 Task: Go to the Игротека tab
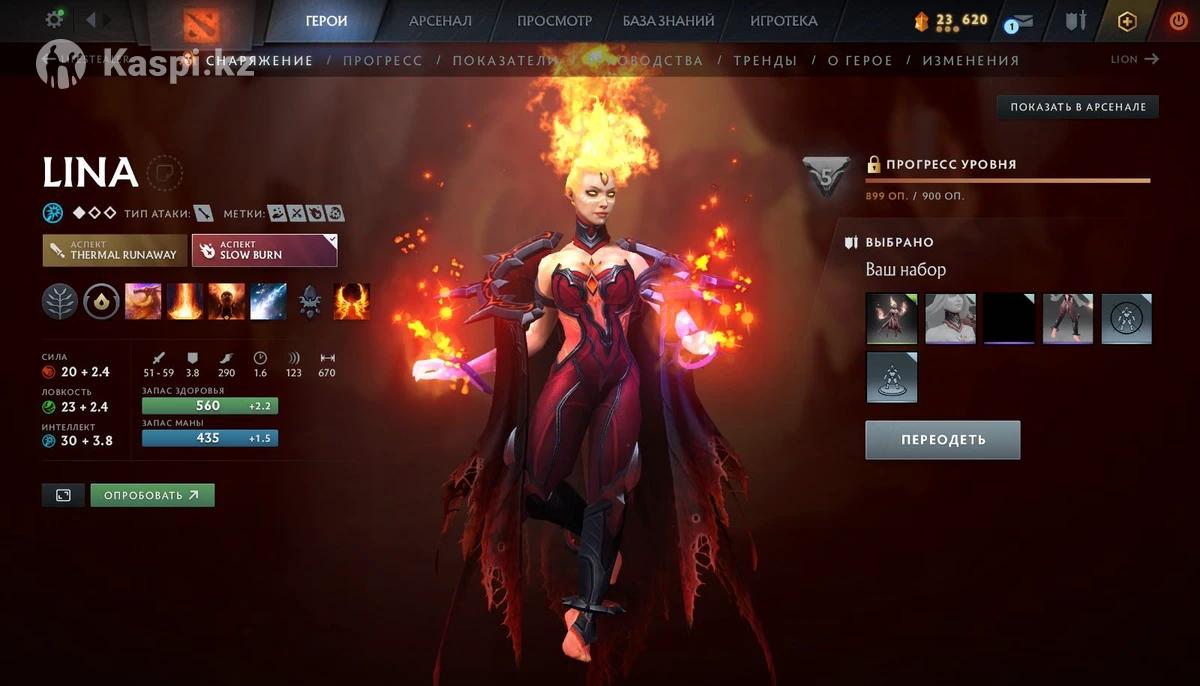coord(783,20)
